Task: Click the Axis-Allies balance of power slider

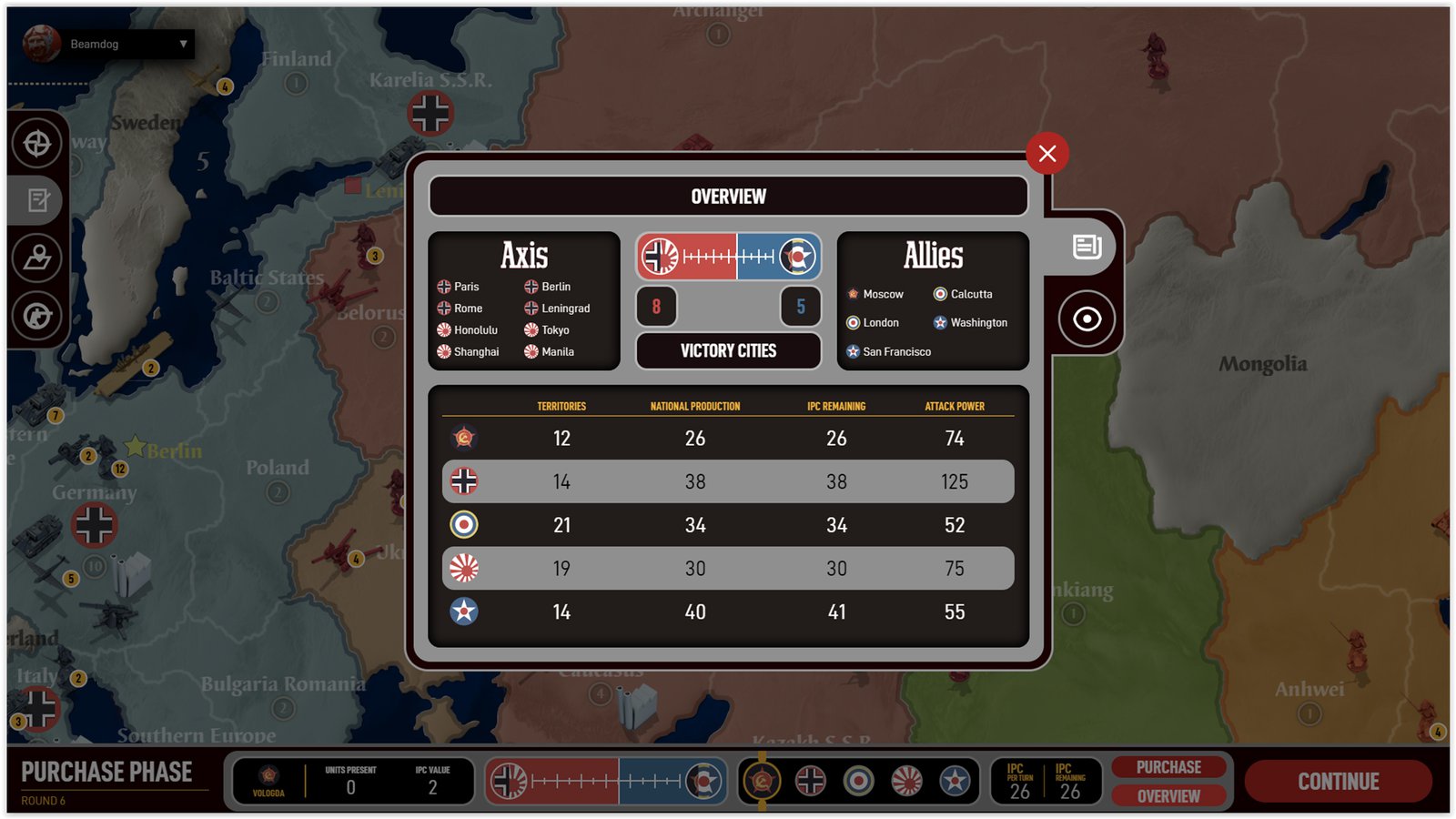Action: click(x=727, y=256)
